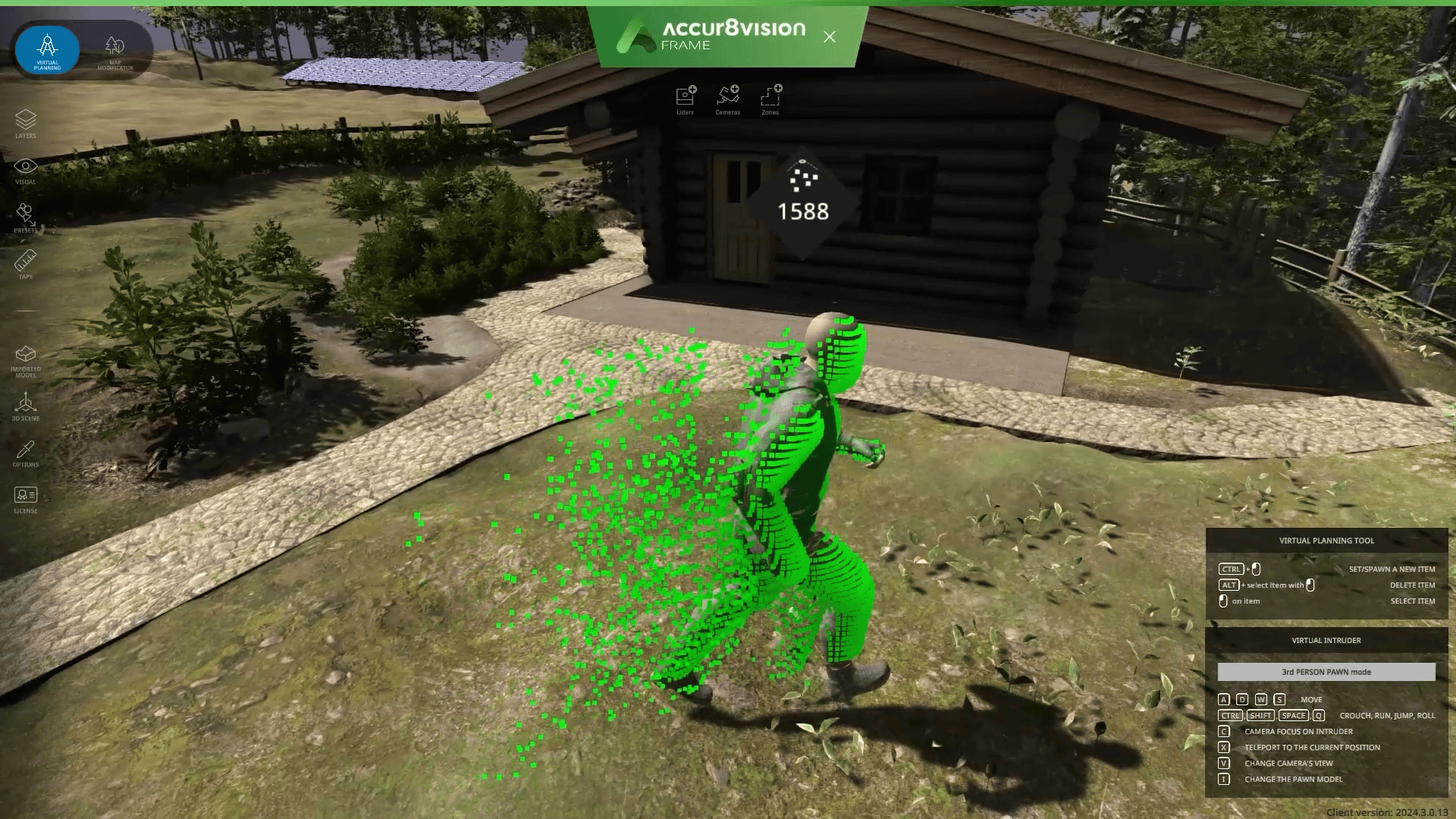Open the 3D Scene settings

[x=26, y=403]
